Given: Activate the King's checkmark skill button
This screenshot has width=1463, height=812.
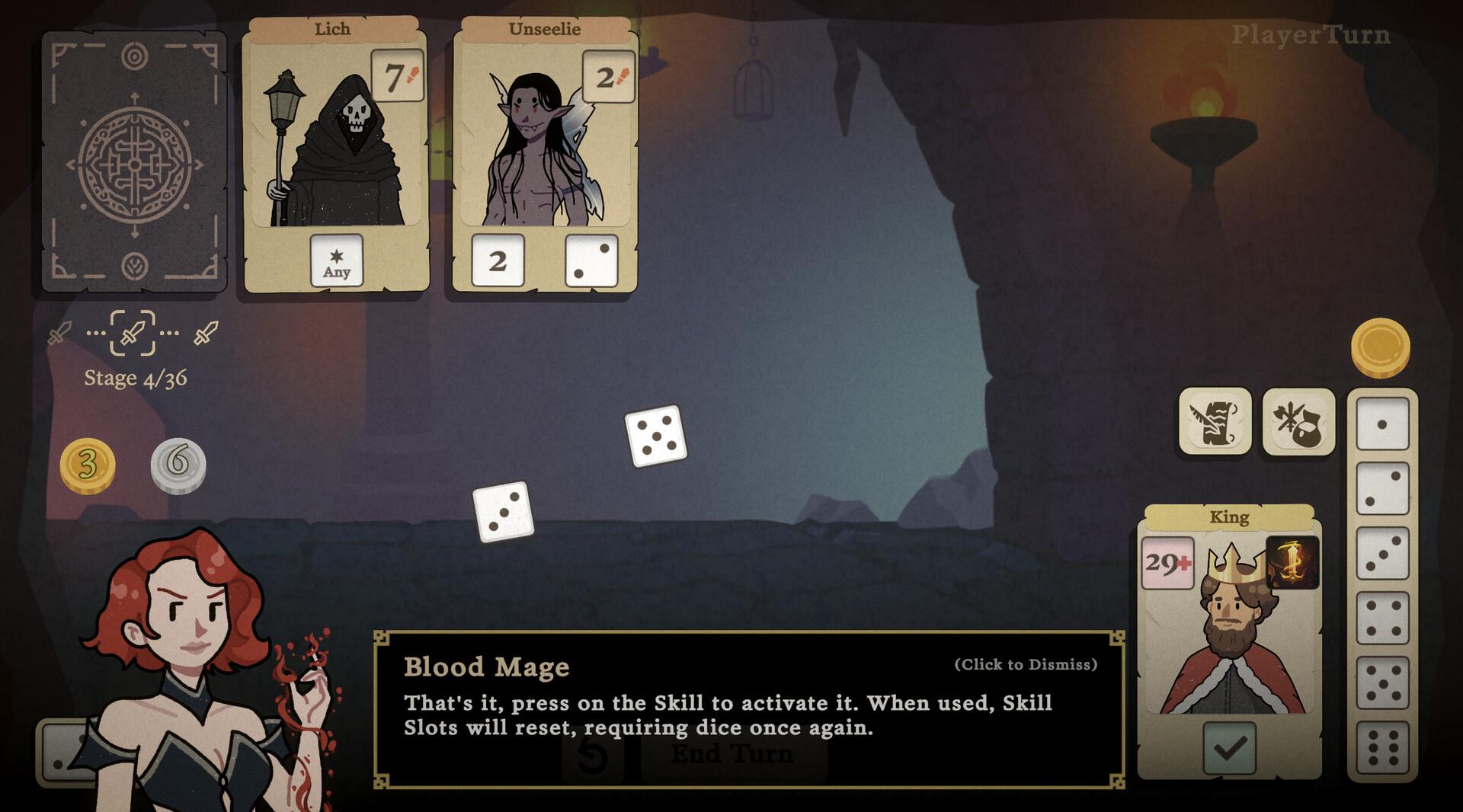Looking at the screenshot, I should coord(1229,748).
